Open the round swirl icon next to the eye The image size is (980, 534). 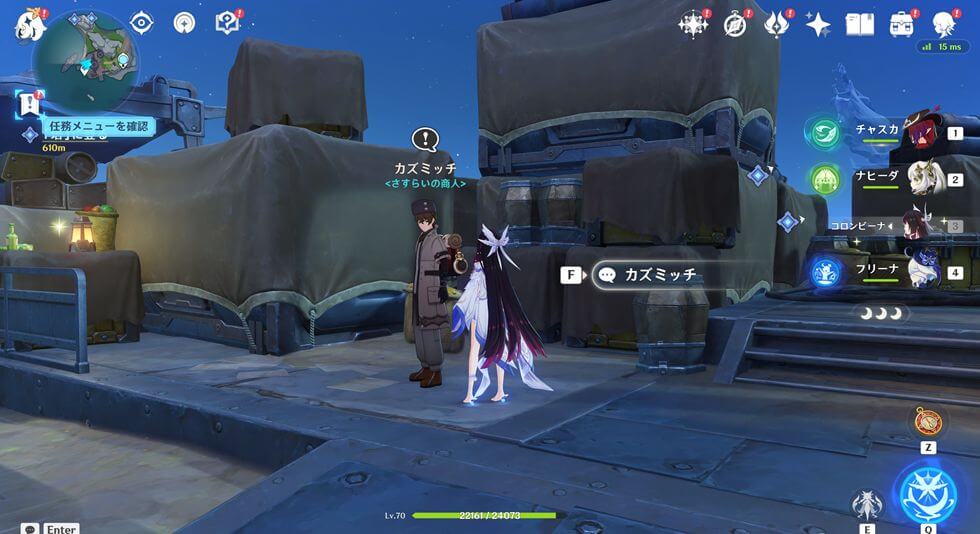click(x=184, y=23)
